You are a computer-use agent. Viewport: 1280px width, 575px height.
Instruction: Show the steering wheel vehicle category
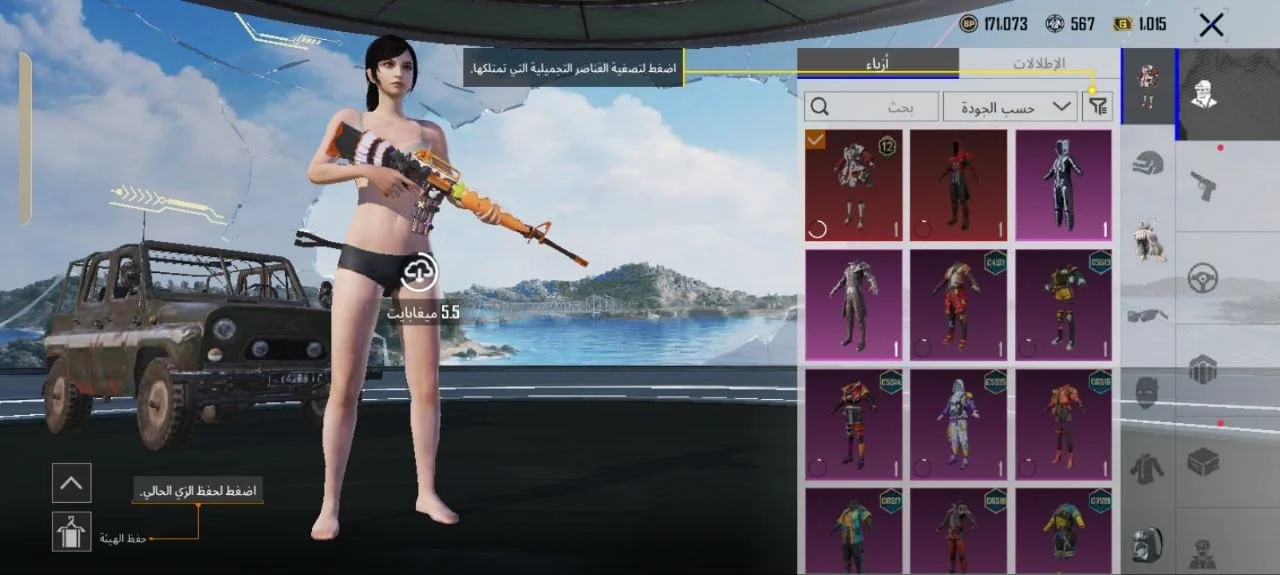click(1202, 278)
